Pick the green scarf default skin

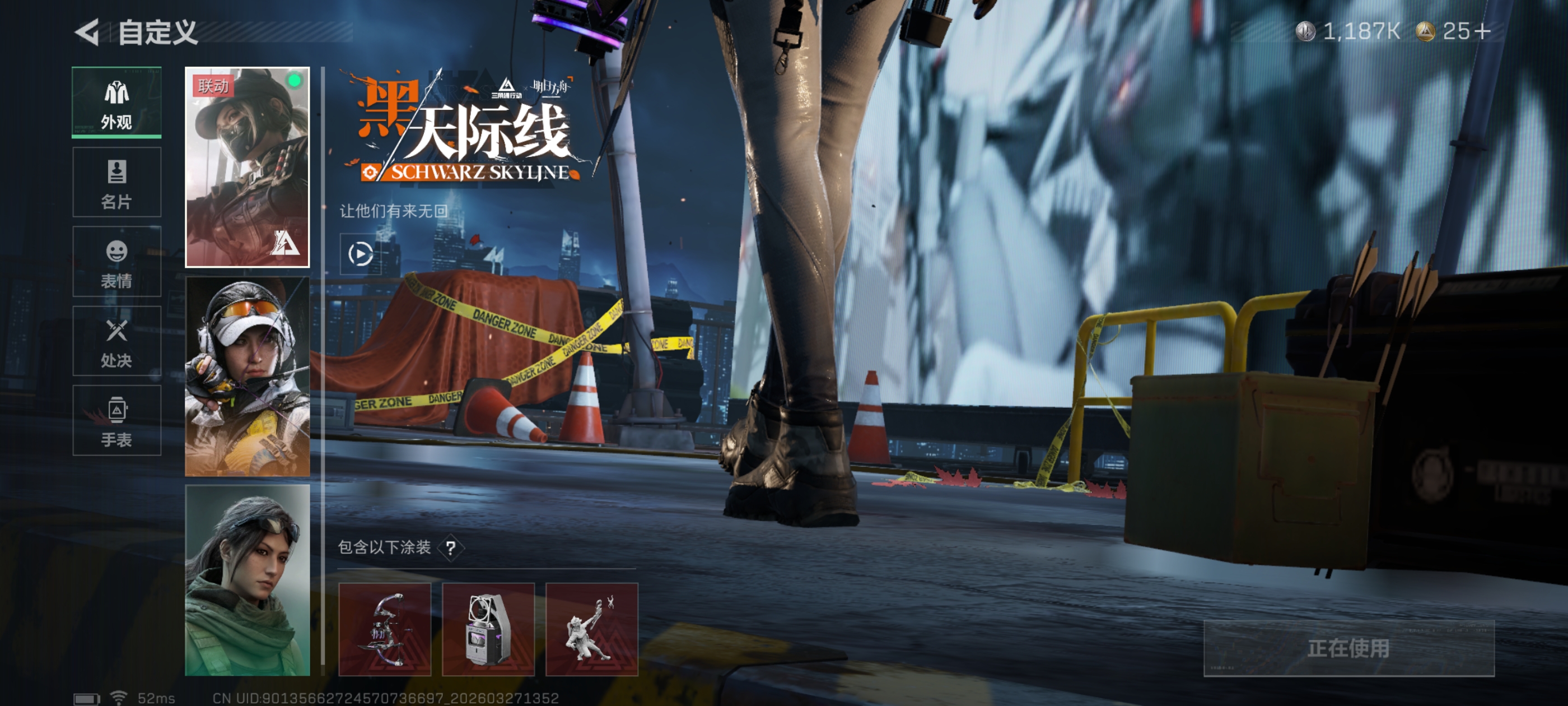(247, 580)
